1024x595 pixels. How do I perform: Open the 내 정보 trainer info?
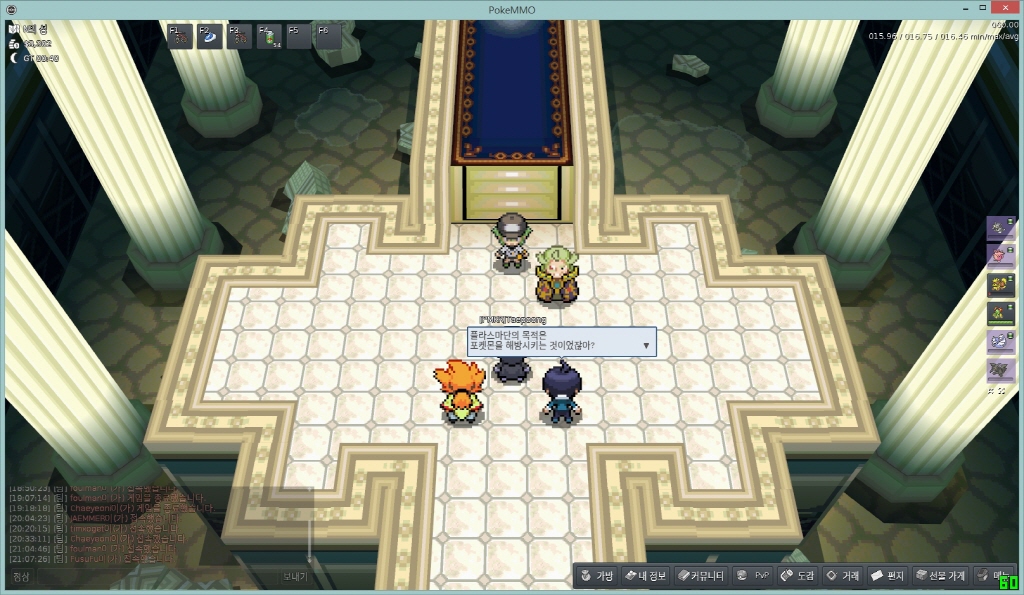(x=644, y=576)
